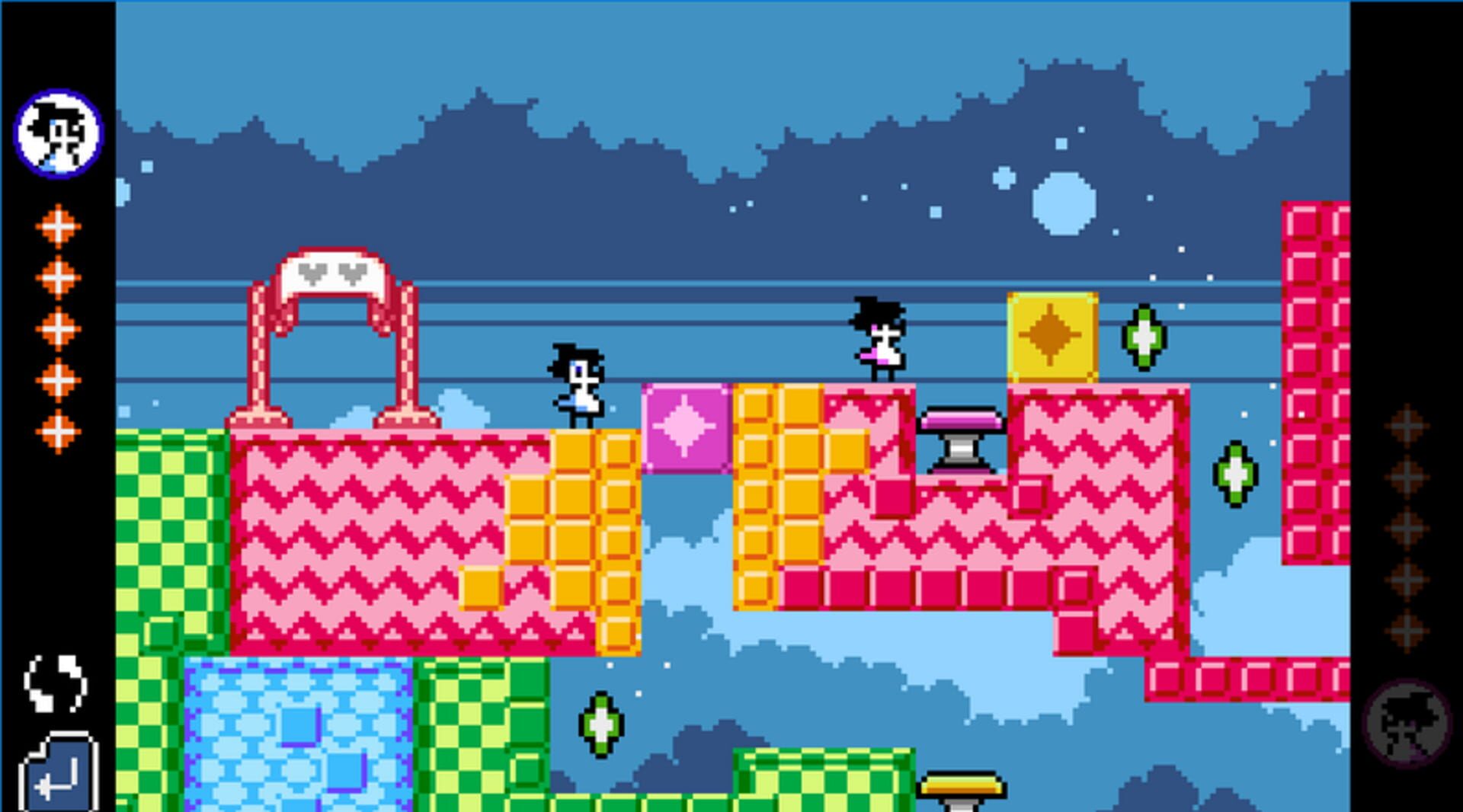Collect the green gem below the pink platform
This screenshot has height=812, width=1463.
click(x=601, y=724)
